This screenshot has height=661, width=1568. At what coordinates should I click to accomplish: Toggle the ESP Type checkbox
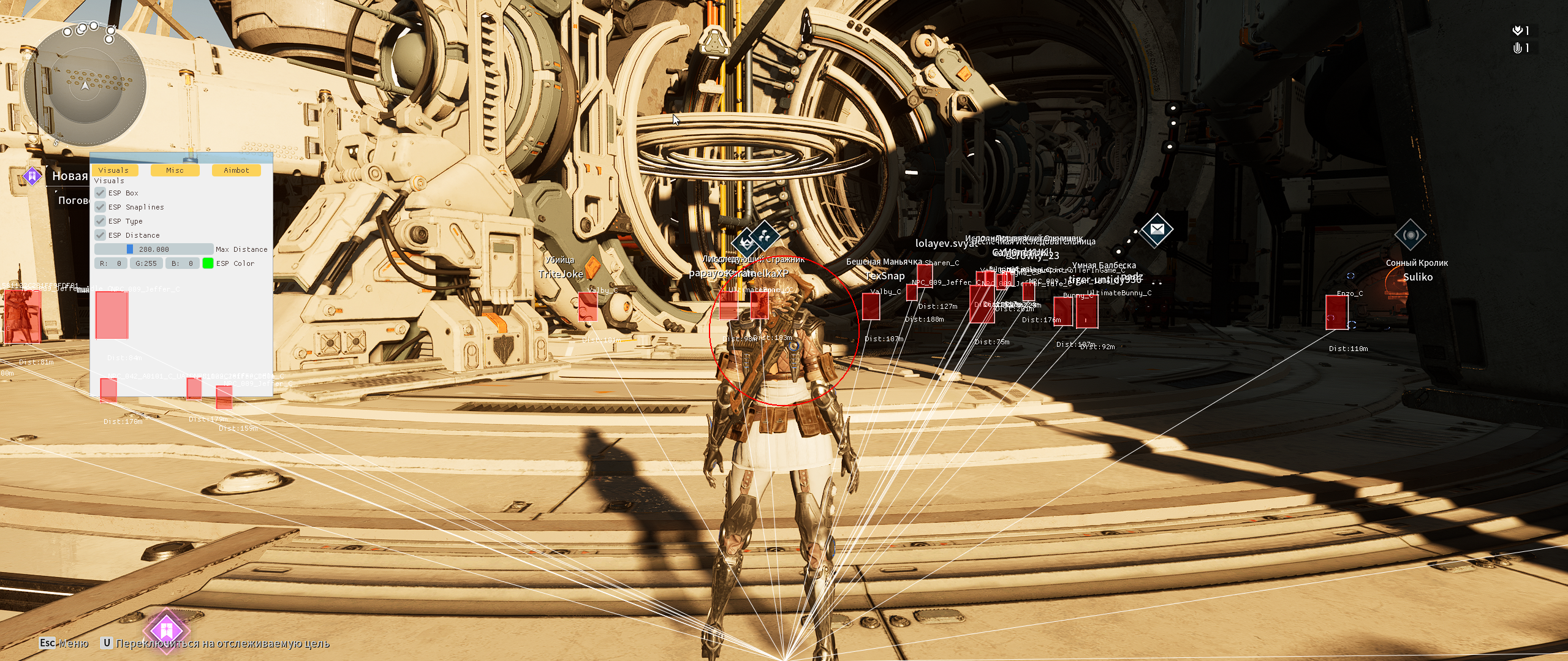pos(100,221)
